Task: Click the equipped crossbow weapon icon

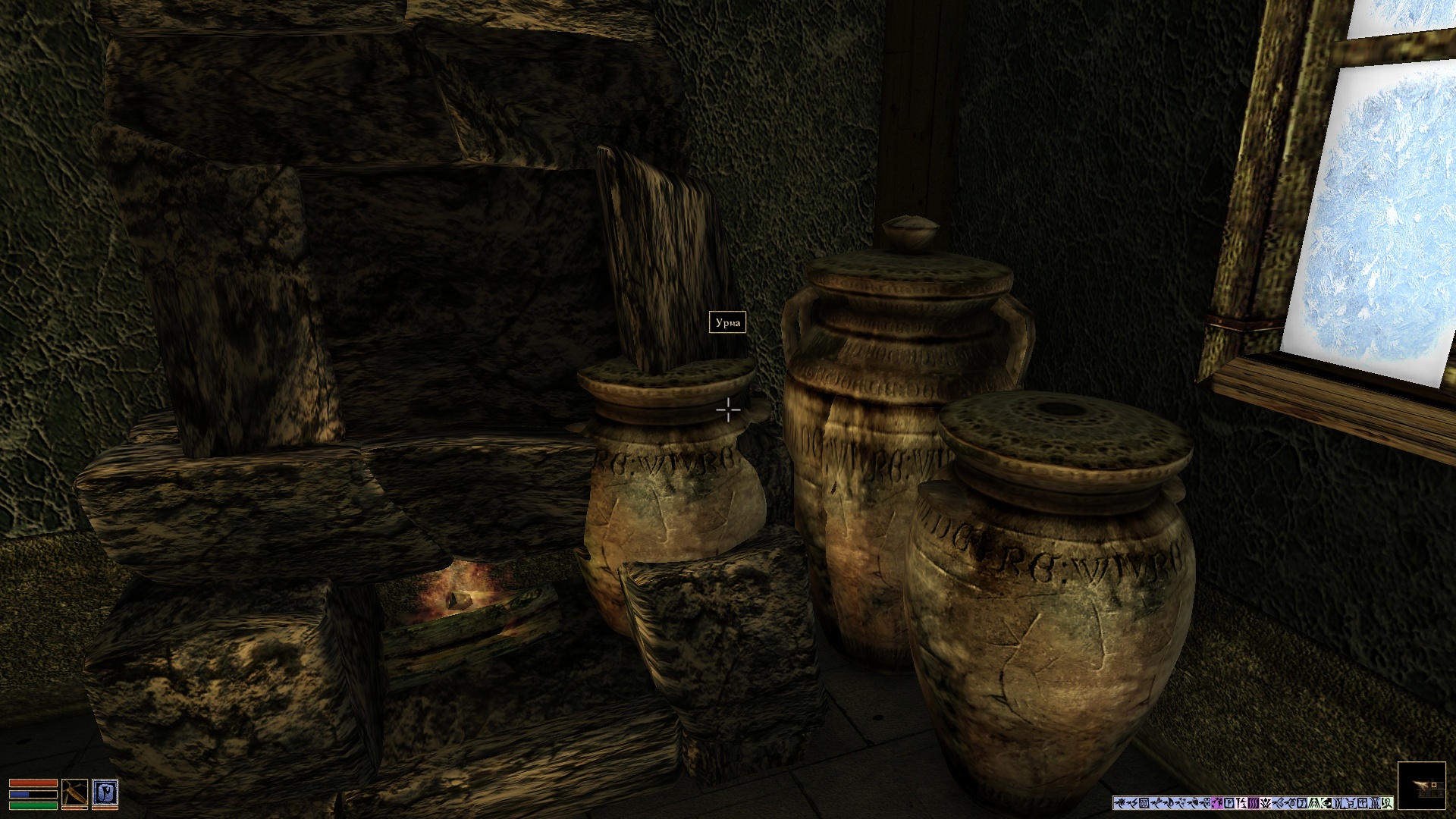Action: (74, 793)
